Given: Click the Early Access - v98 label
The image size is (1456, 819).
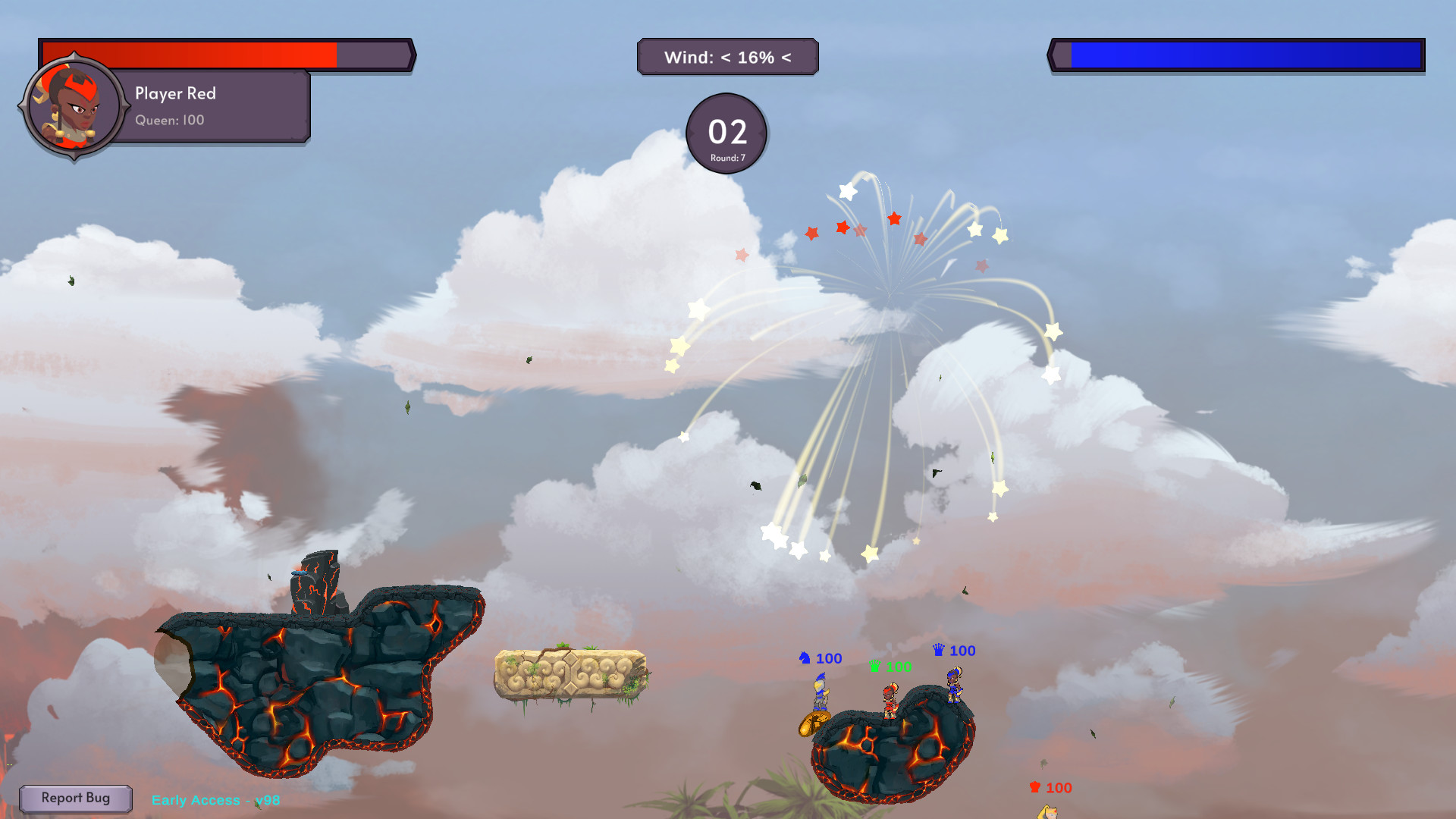Looking at the screenshot, I should point(215,800).
